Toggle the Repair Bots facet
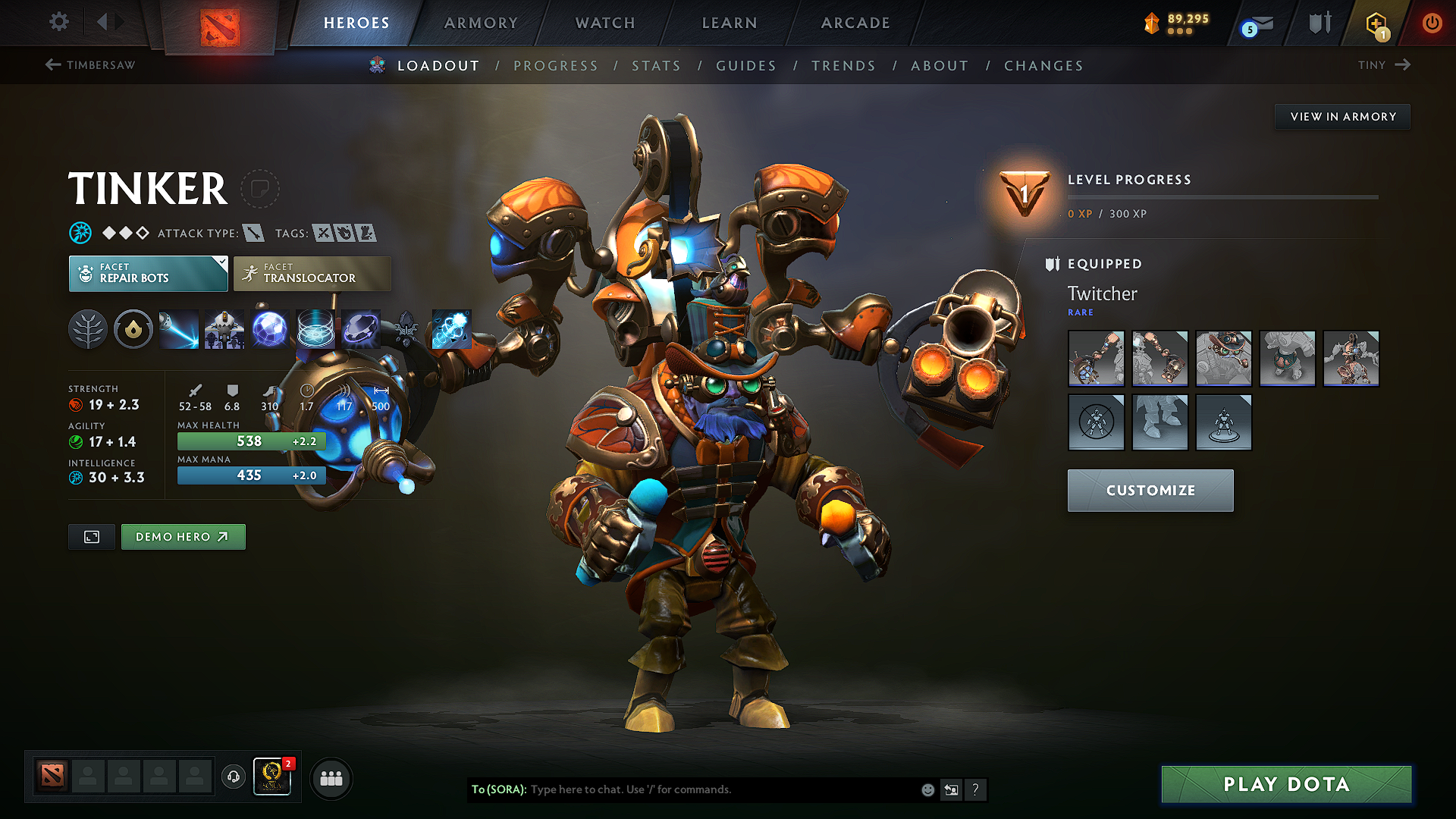The image size is (1456, 819). [x=148, y=273]
